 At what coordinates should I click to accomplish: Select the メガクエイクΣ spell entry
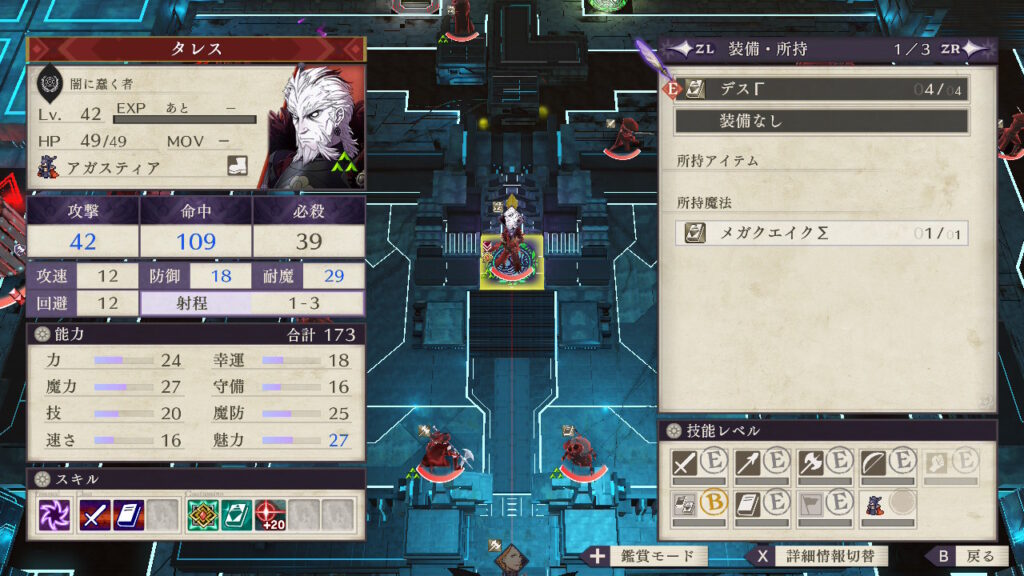(x=821, y=233)
